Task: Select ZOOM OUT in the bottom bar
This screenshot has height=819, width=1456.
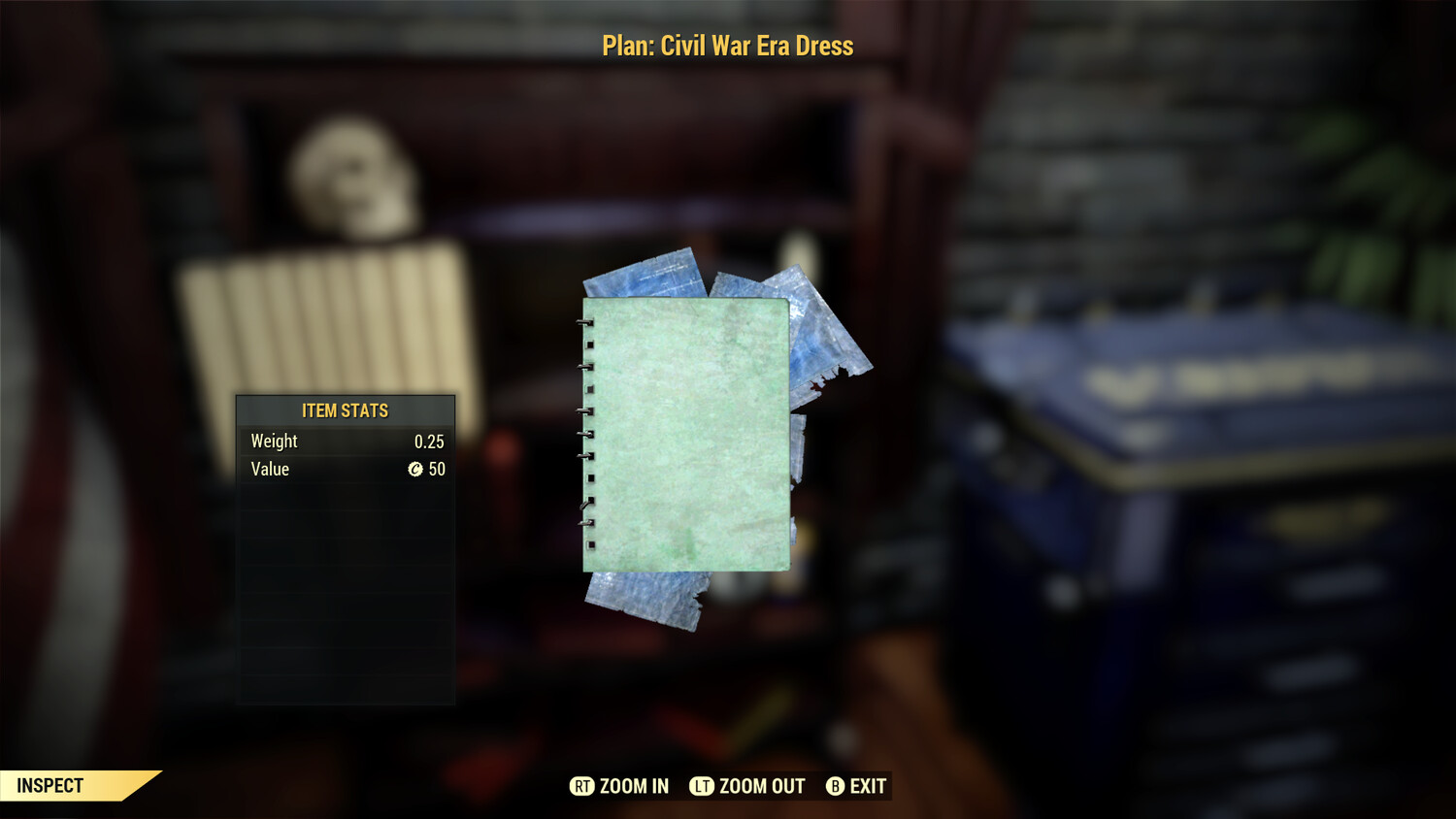Action: [748, 786]
